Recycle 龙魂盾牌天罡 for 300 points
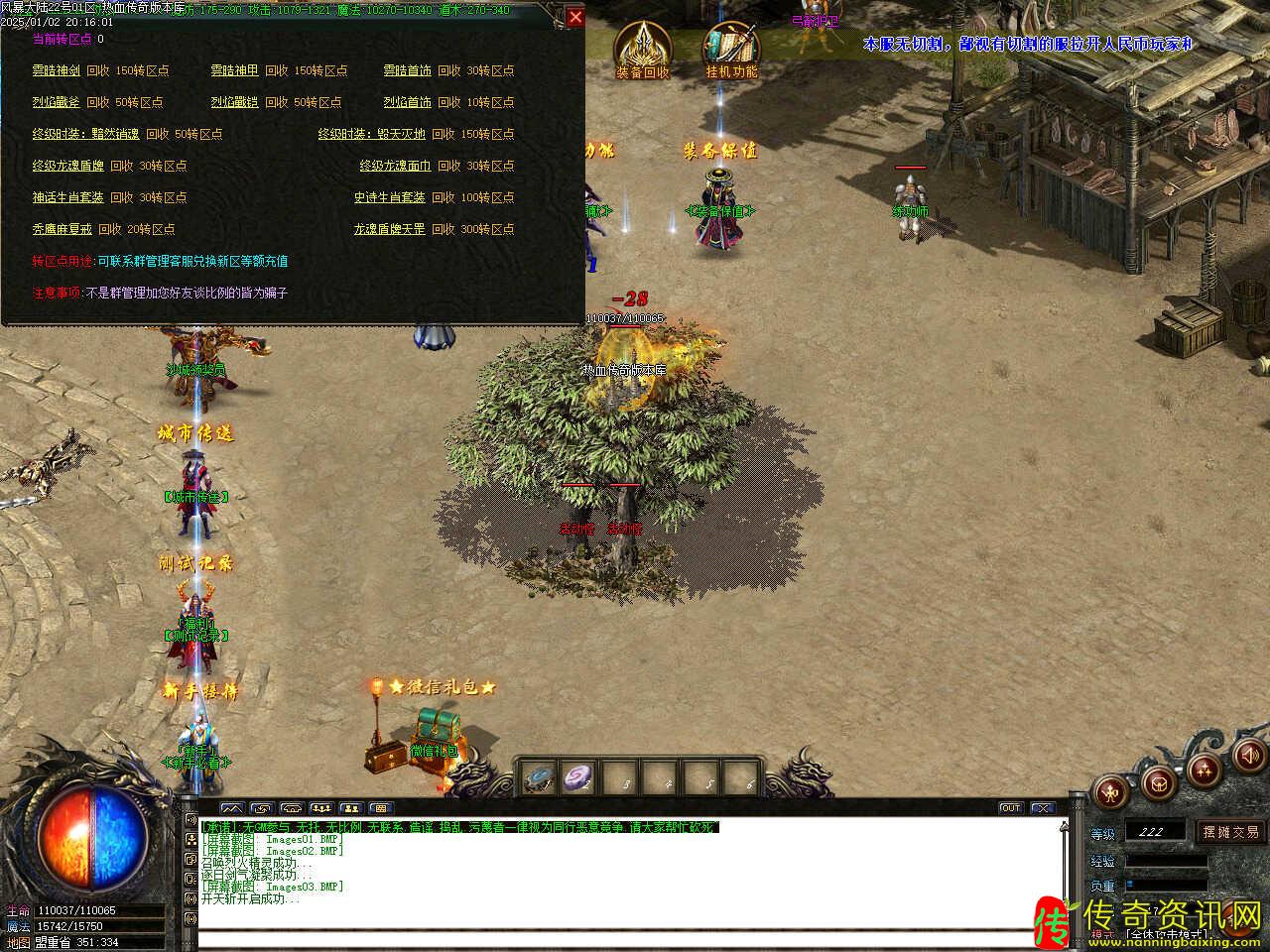Image resolution: width=1270 pixels, height=952 pixels. 389,230
